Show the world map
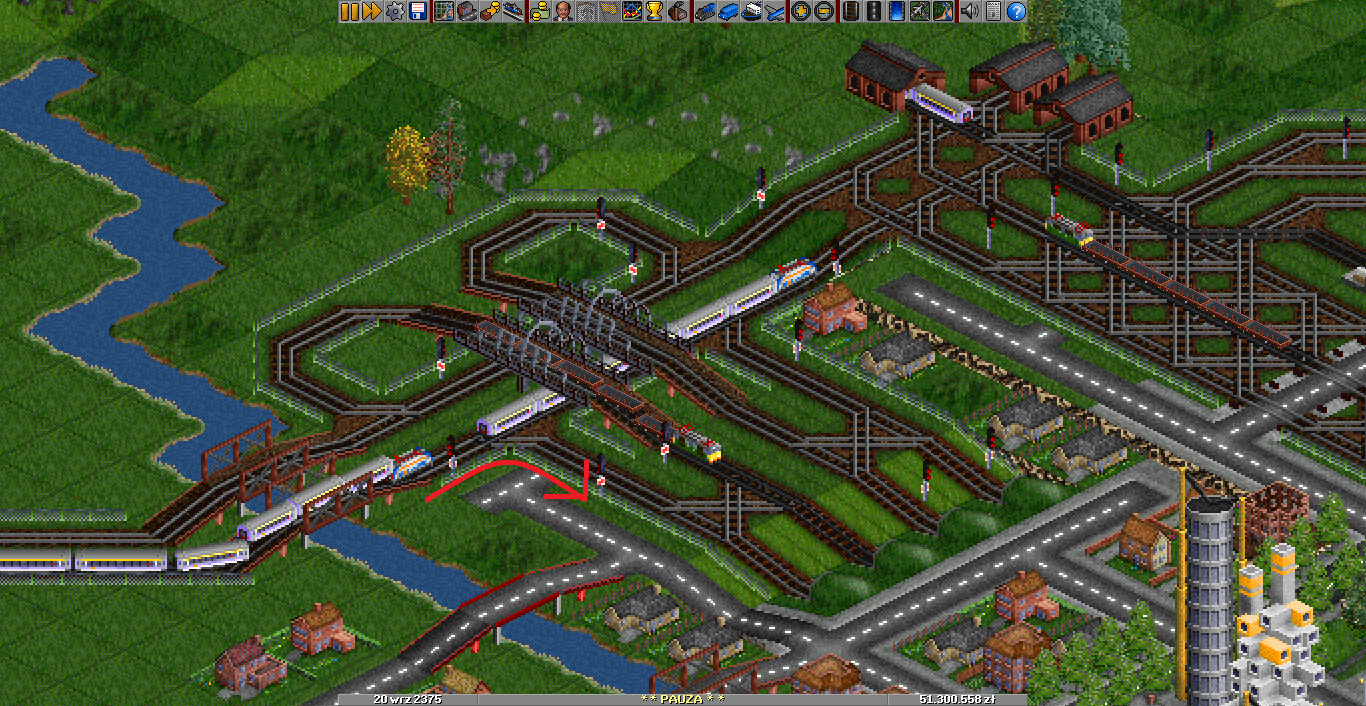Viewport: 1366px width, 706px height. 443,11
